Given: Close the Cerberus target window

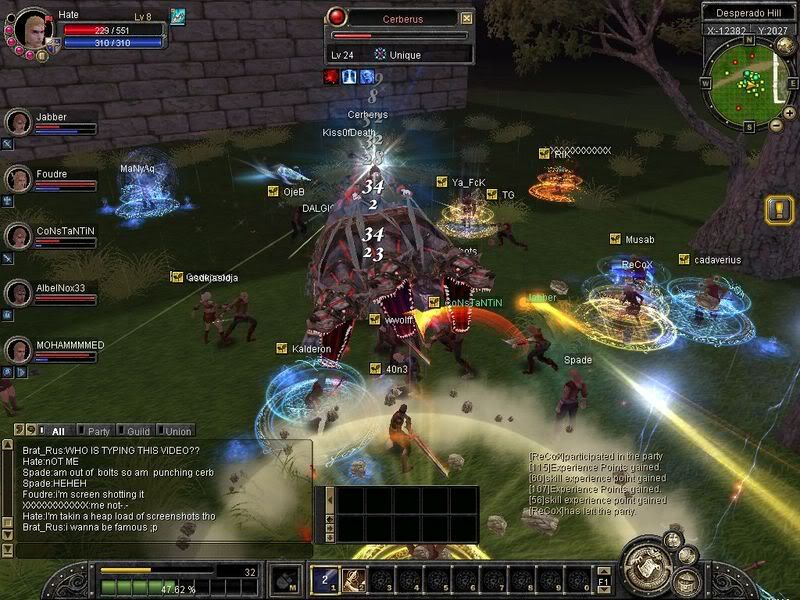Looking at the screenshot, I should pyautogui.click(x=466, y=18).
